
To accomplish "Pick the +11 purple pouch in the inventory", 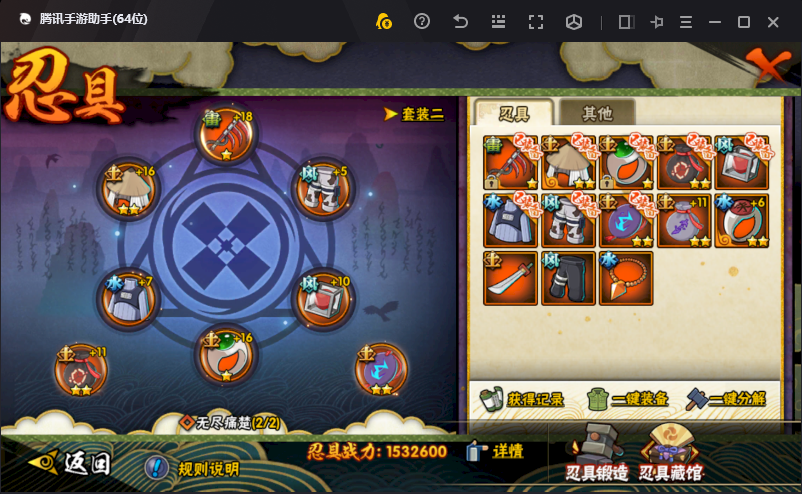I will 684,220.
